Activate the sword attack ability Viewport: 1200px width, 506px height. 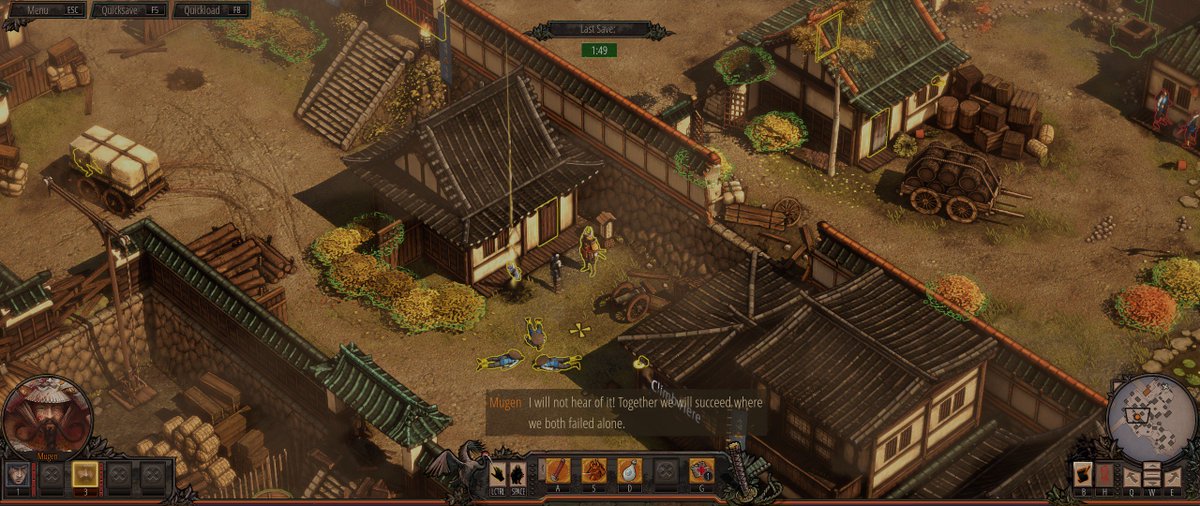tap(558, 469)
